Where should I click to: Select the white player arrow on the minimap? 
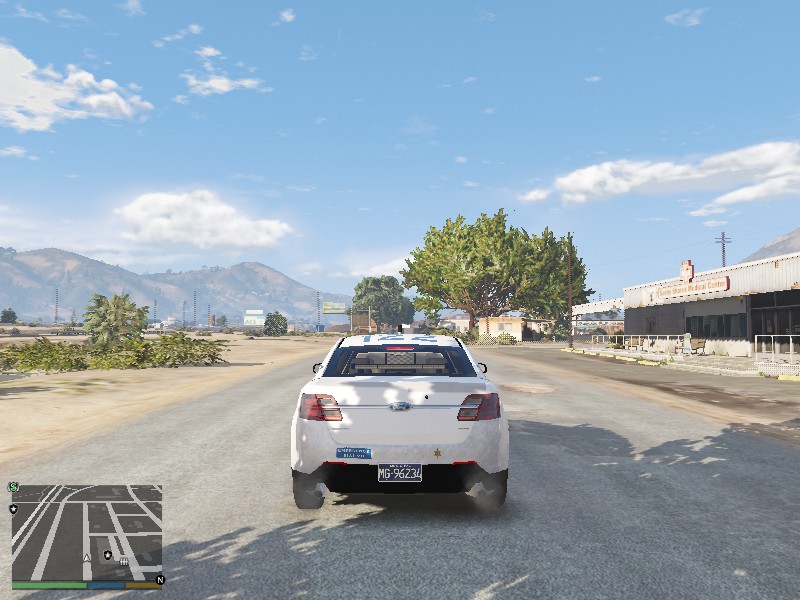[x=87, y=557]
